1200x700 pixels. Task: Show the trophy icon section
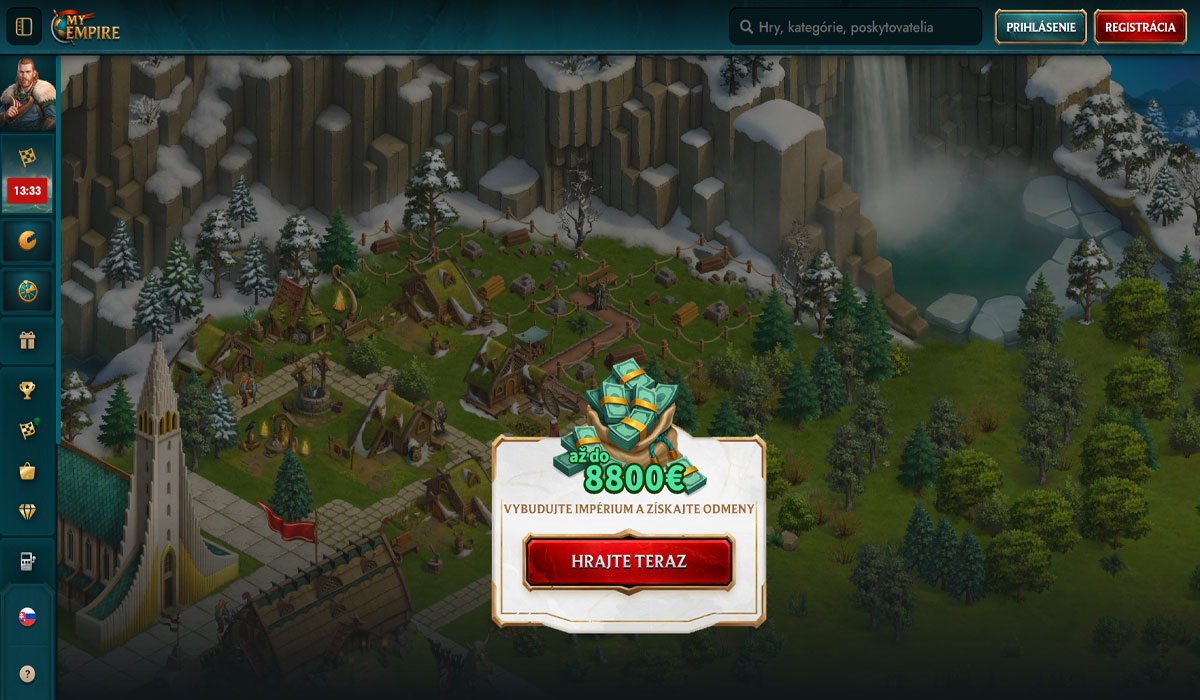[28, 390]
